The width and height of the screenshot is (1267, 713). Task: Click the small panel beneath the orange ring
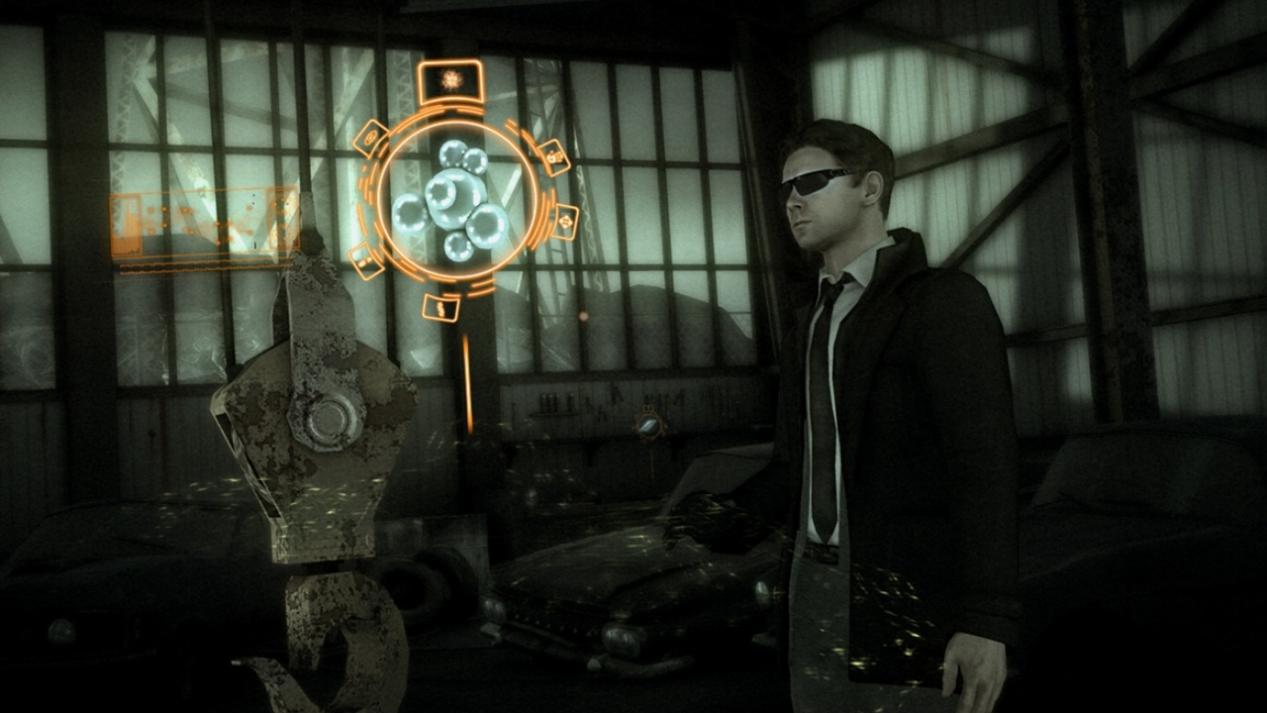[441, 307]
